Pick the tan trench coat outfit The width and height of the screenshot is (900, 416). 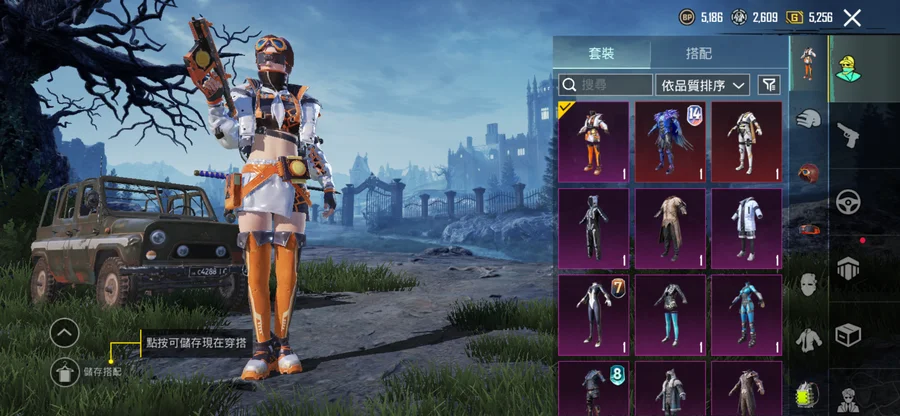coord(670,228)
